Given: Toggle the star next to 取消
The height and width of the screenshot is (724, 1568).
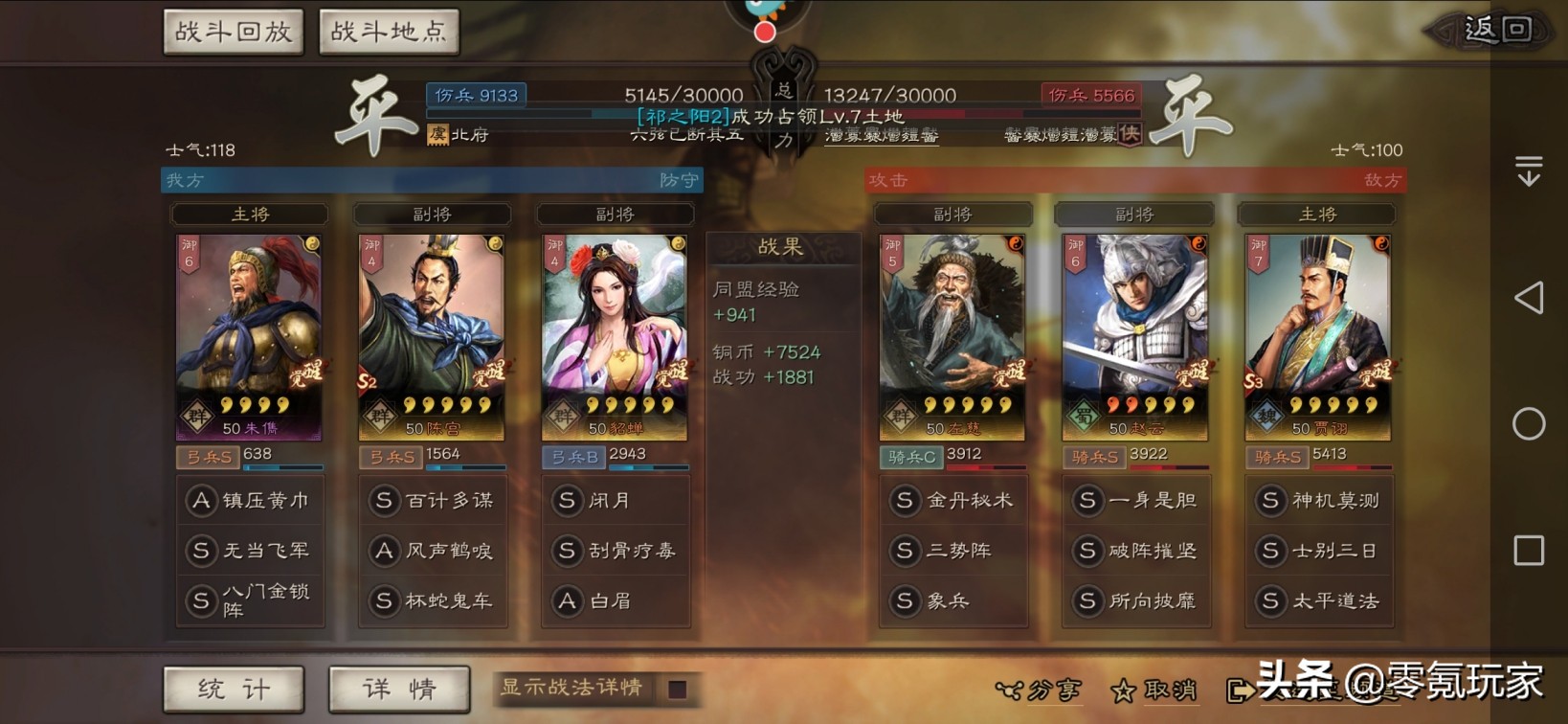Looking at the screenshot, I should click(1127, 689).
